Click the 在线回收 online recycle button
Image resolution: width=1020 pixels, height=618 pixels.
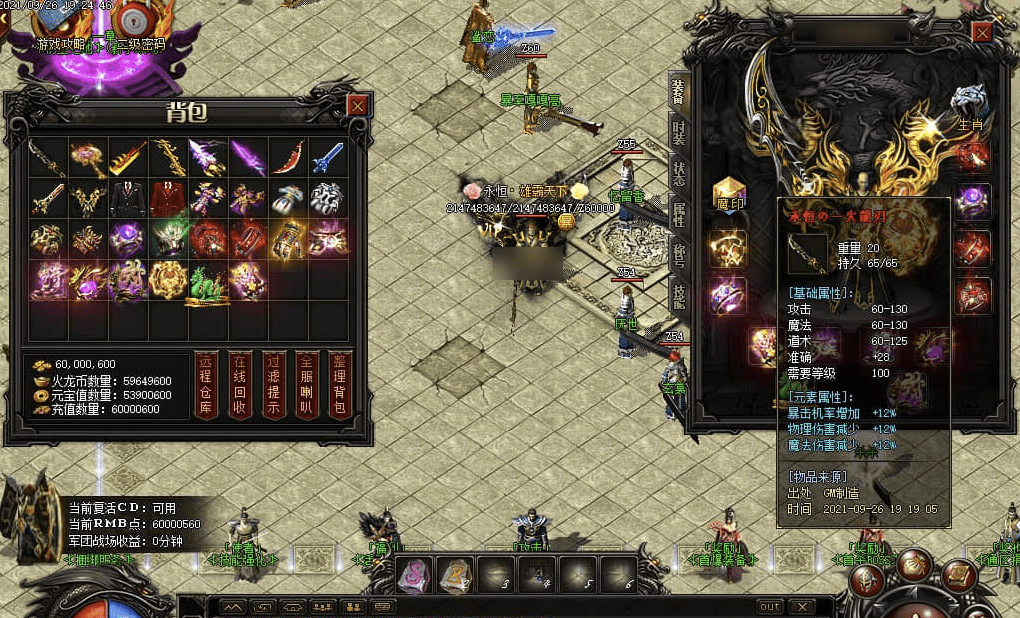point(239,385)
